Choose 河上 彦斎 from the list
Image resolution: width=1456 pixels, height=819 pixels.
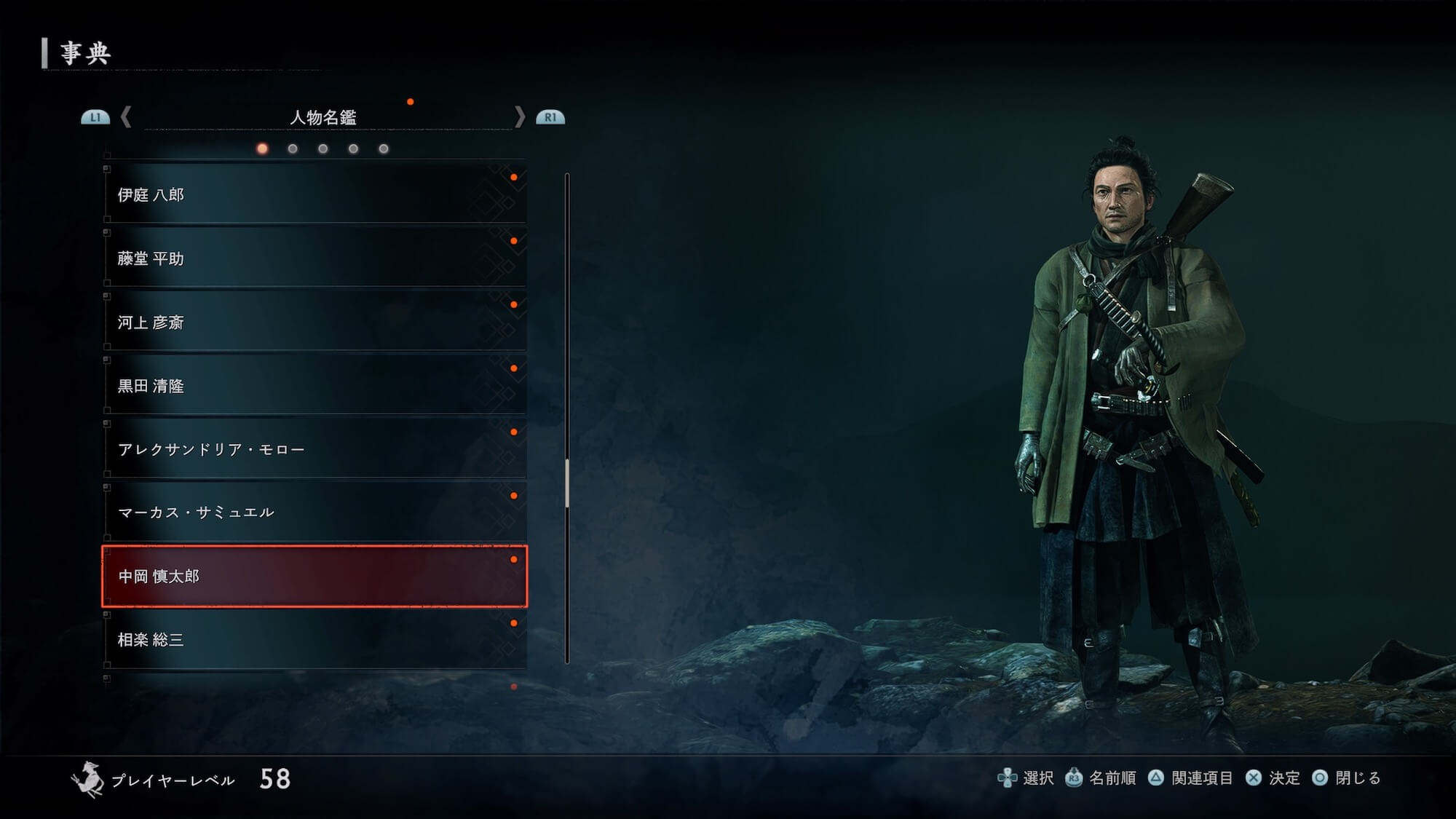314,322
